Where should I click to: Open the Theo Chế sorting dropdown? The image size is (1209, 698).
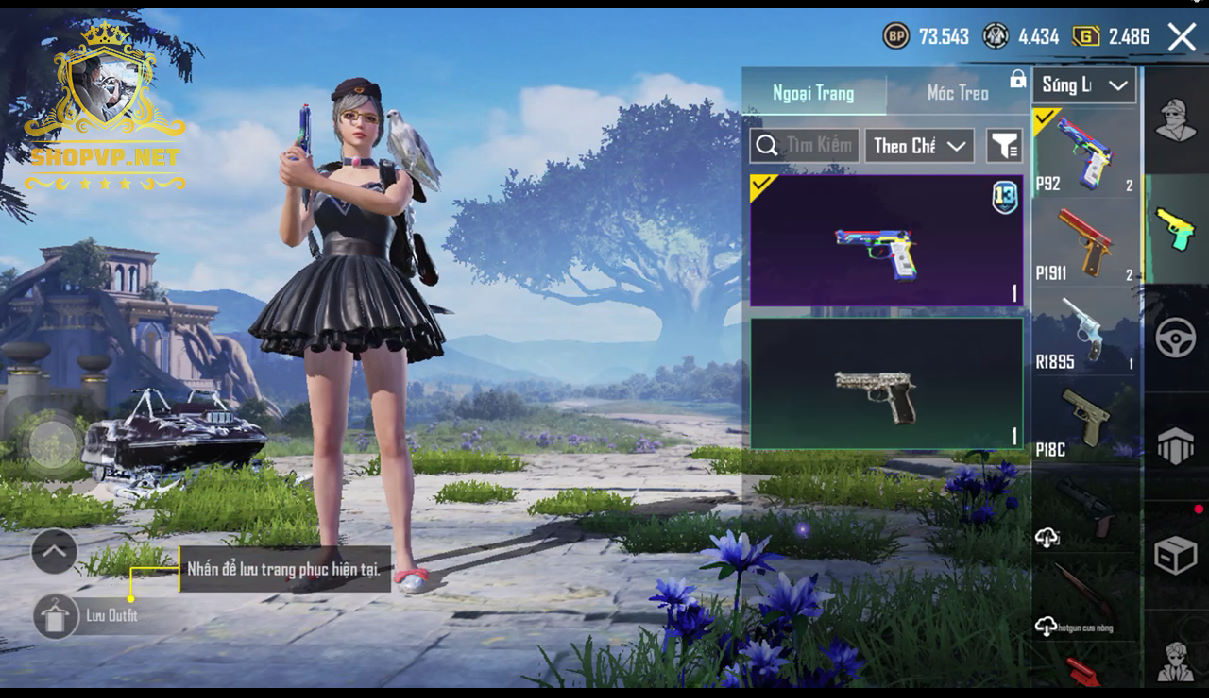point(919,146)
